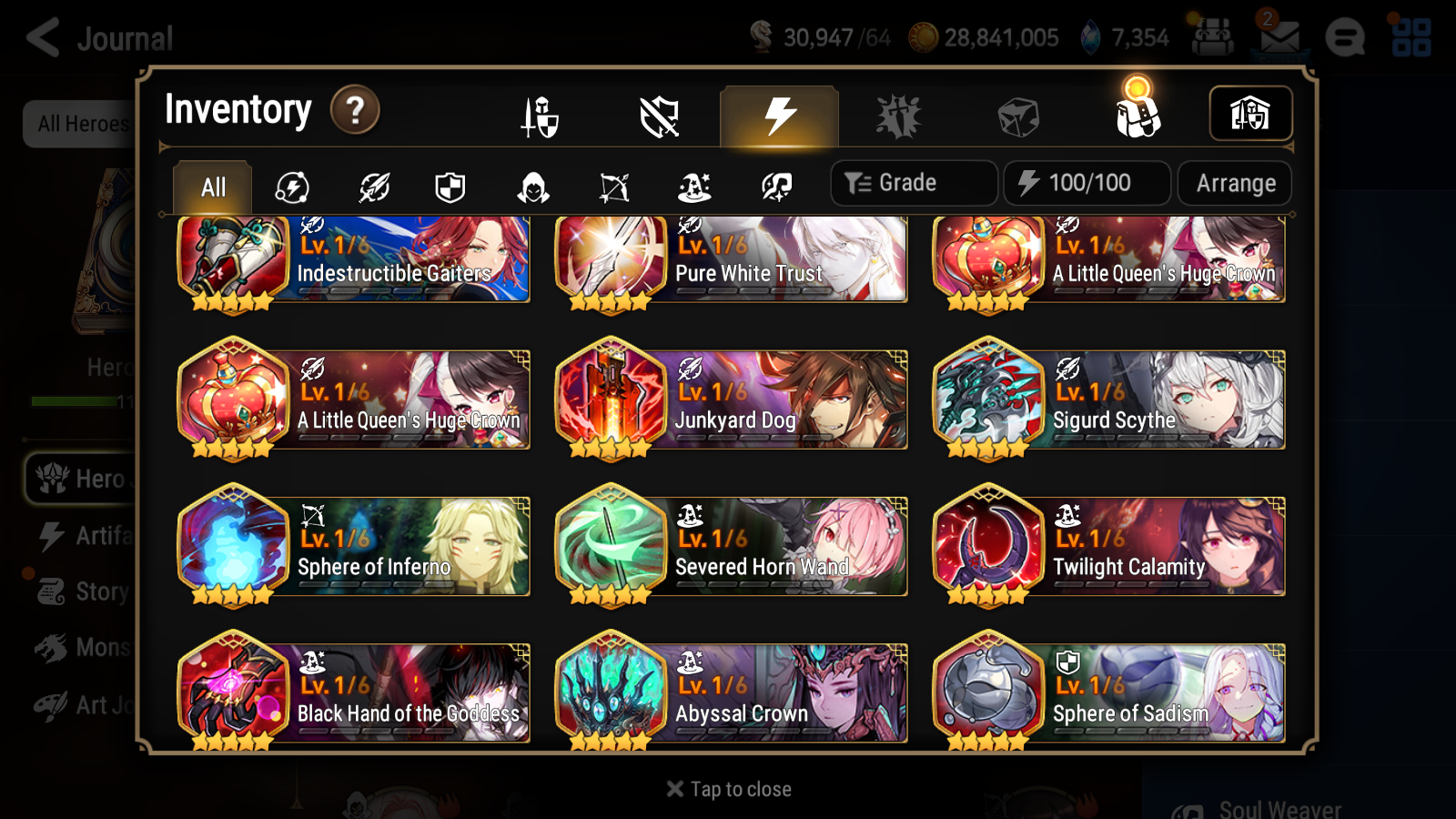1456x819 pixels.
Task: Toggle the Mage hat artifact filter
Action: (693, 187)
